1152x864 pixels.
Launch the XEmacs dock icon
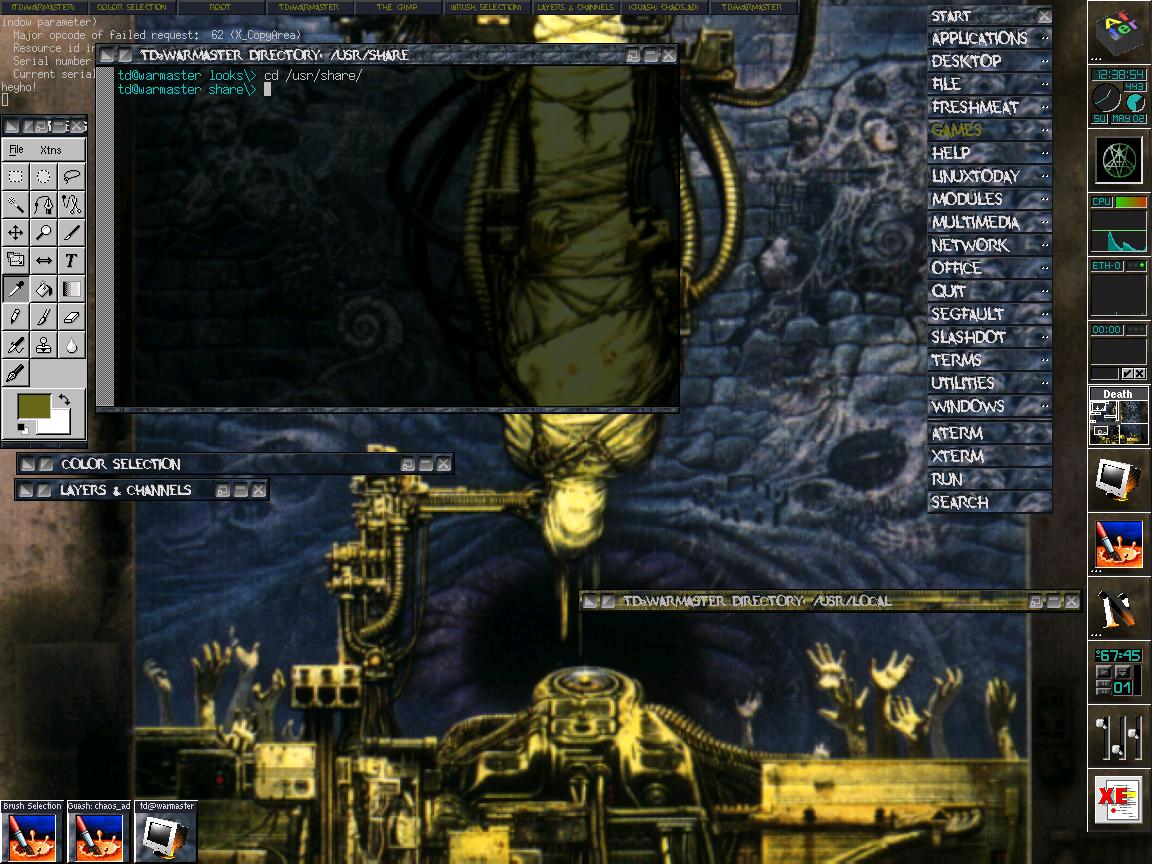[x=1118, y=800]
